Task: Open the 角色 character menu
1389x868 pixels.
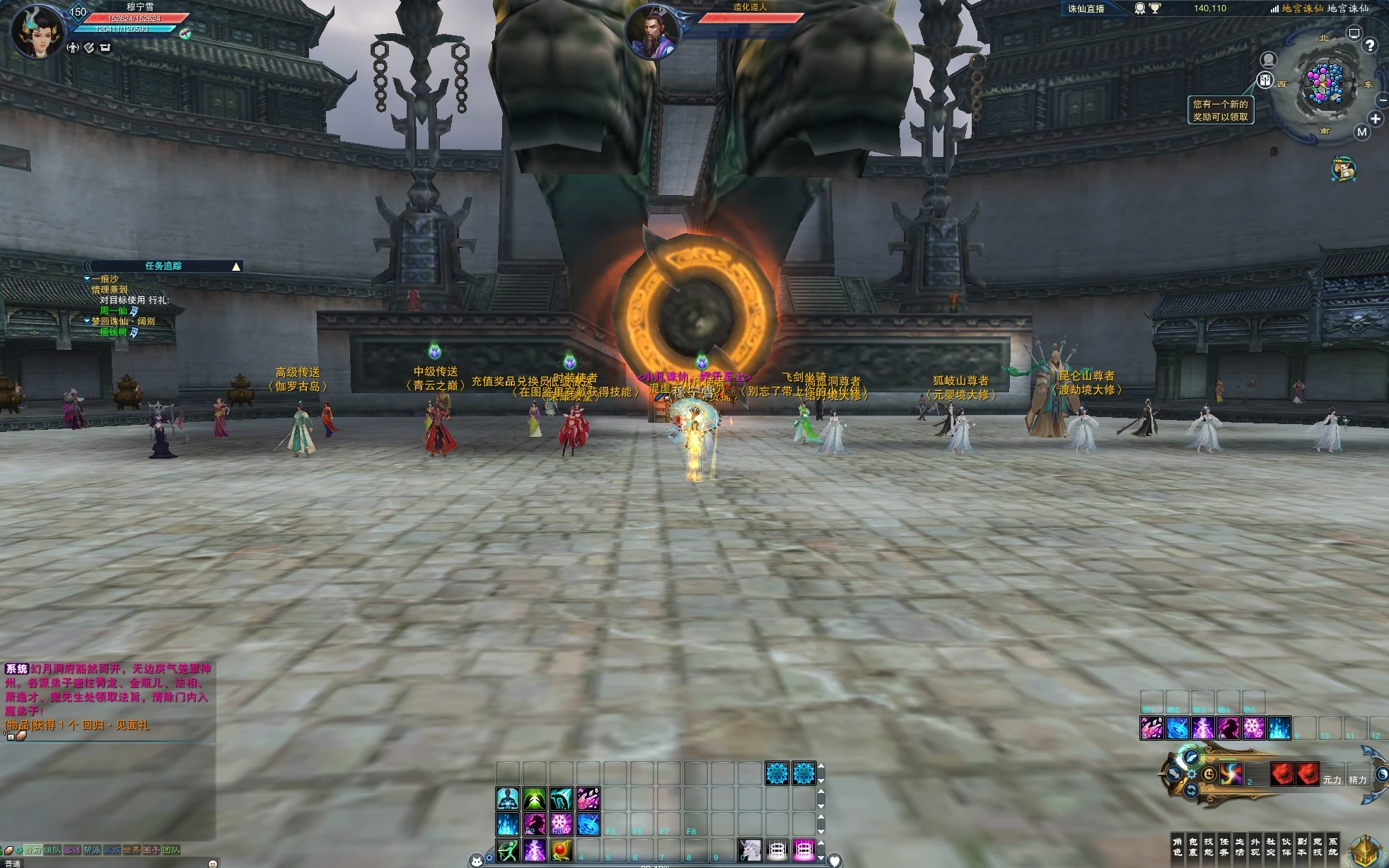Action: coord(1177,846)
